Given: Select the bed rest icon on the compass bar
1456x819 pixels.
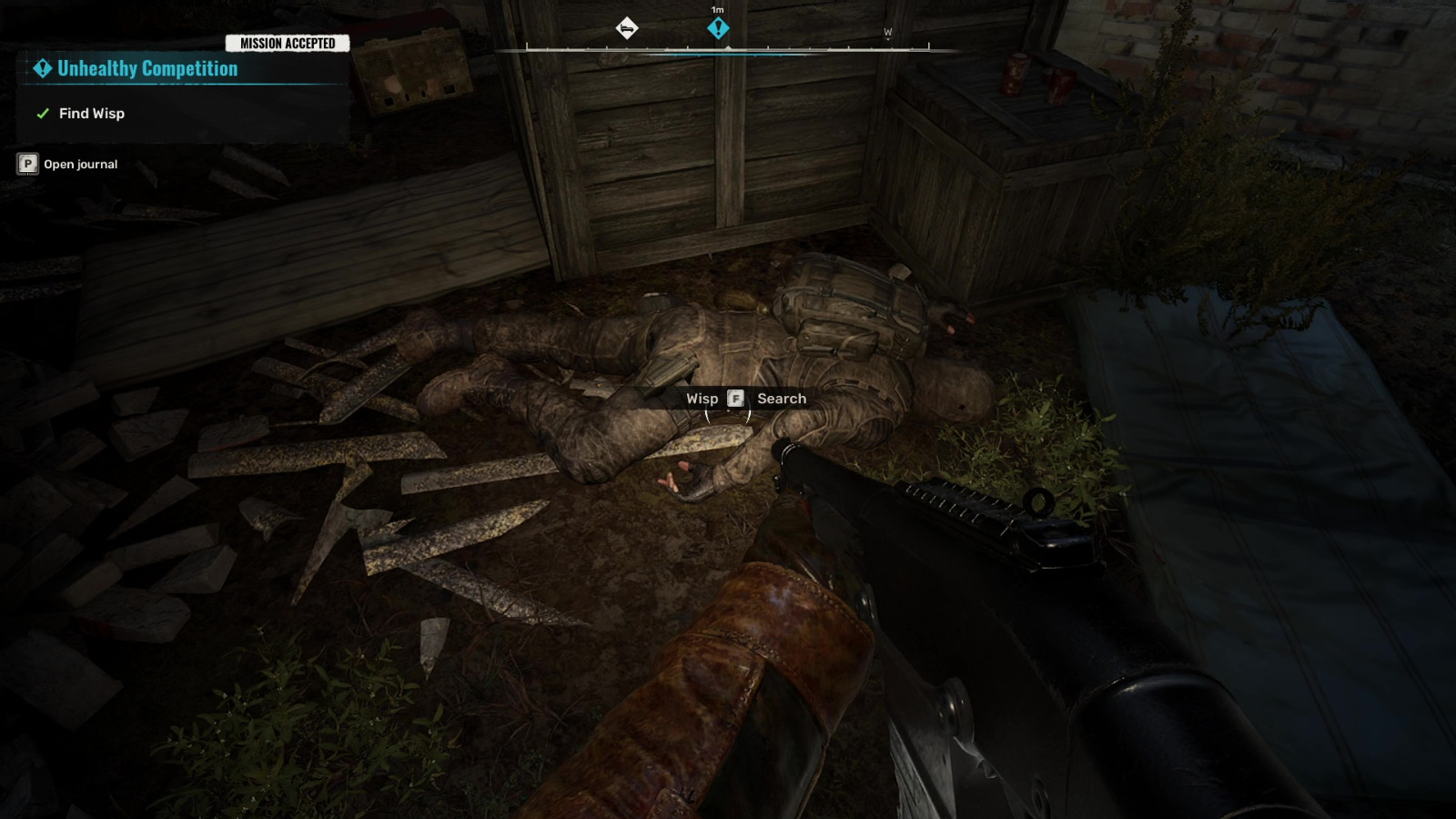Looking at the screenshot, I should [x=626, y=28].
